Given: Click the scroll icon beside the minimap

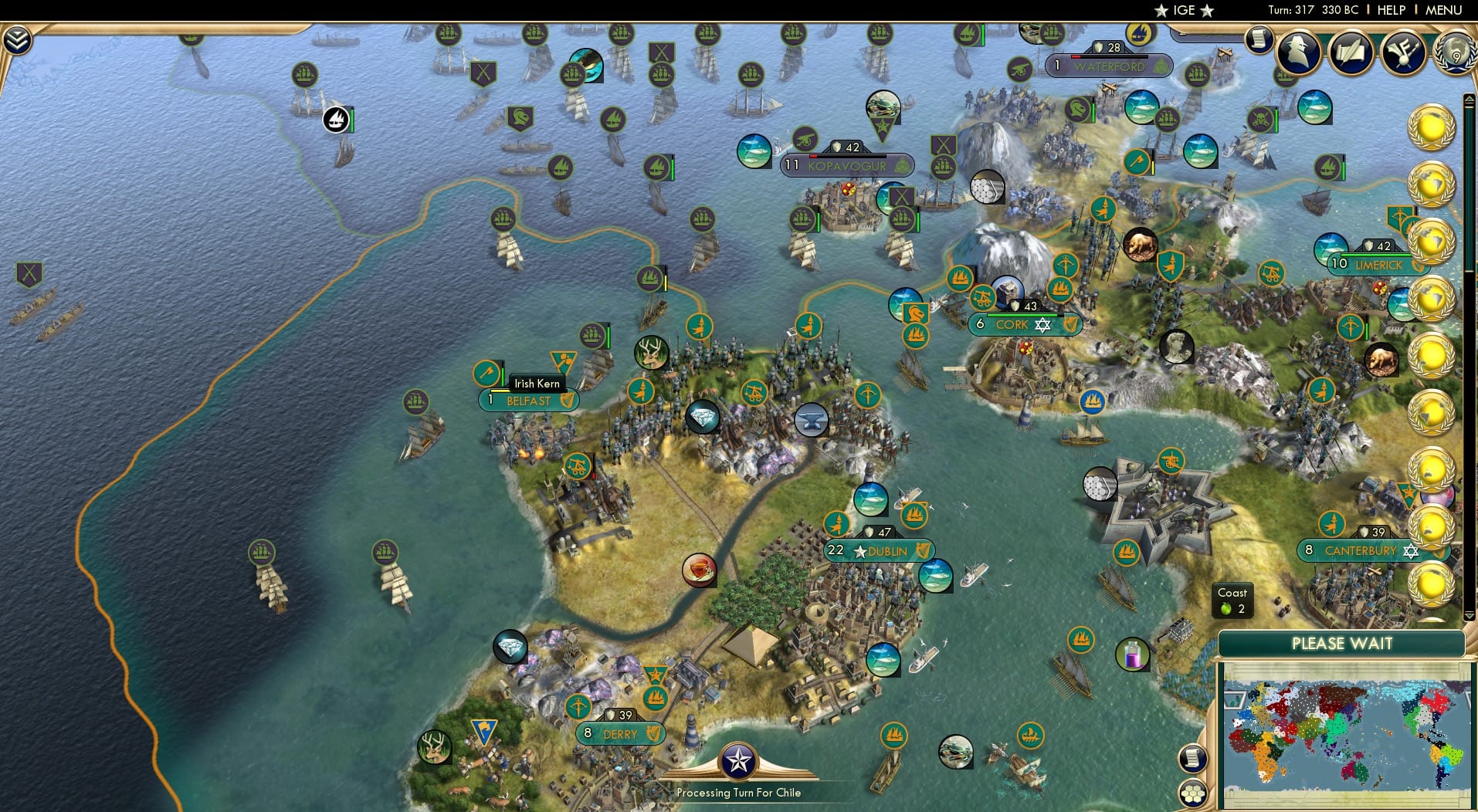Looking at the screenshot, I should (1193, 757).
